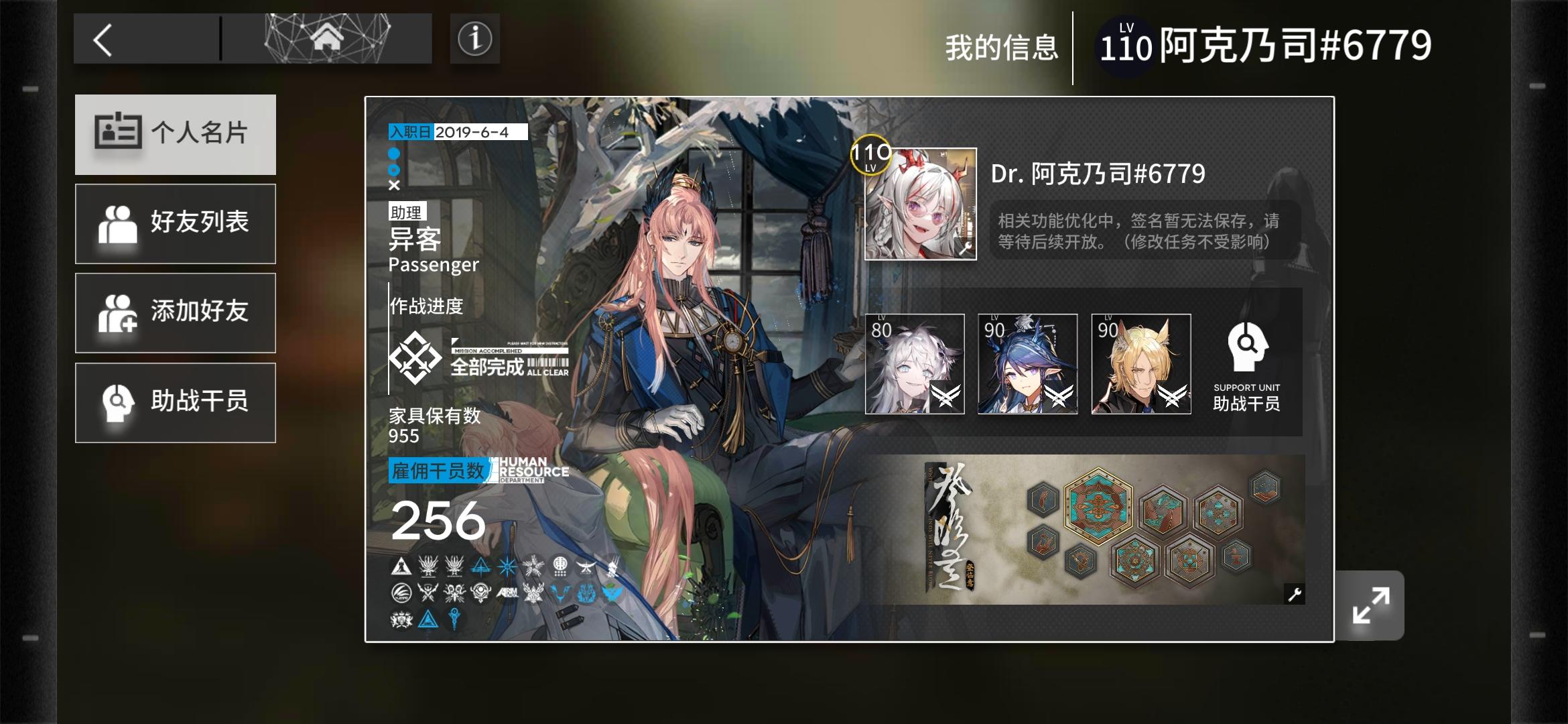Click the 添加好友 add-friend icon
This screenshot has height=724, width=1568.
[118, 312]
